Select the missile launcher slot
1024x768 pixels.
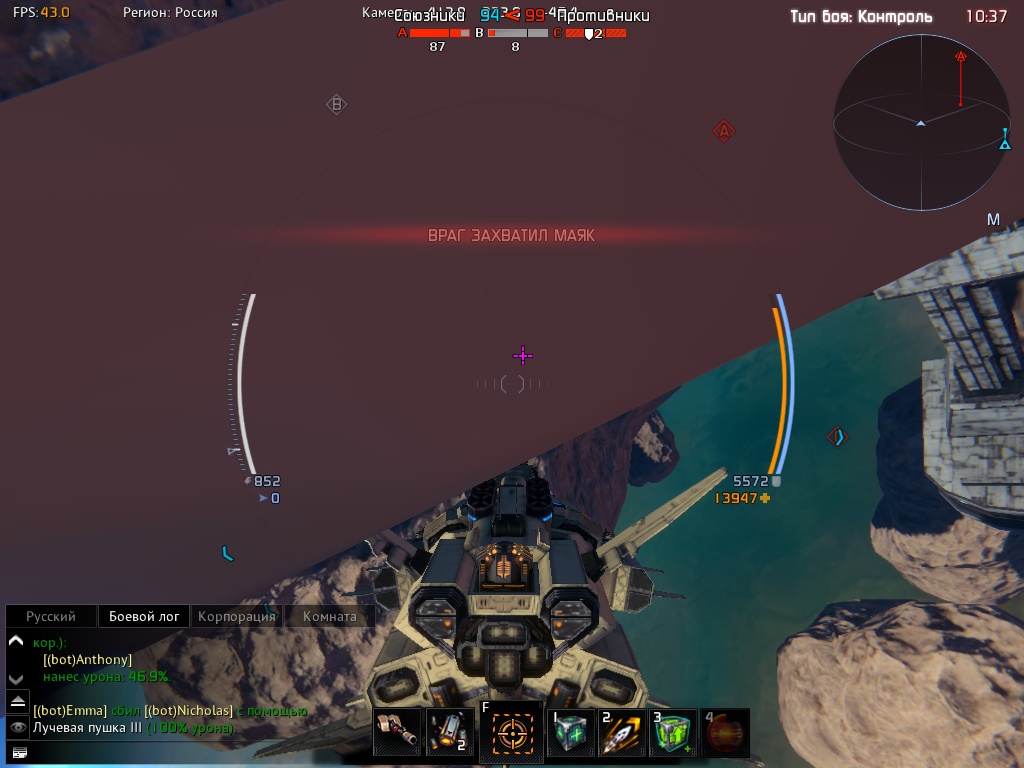pos(449,733)
